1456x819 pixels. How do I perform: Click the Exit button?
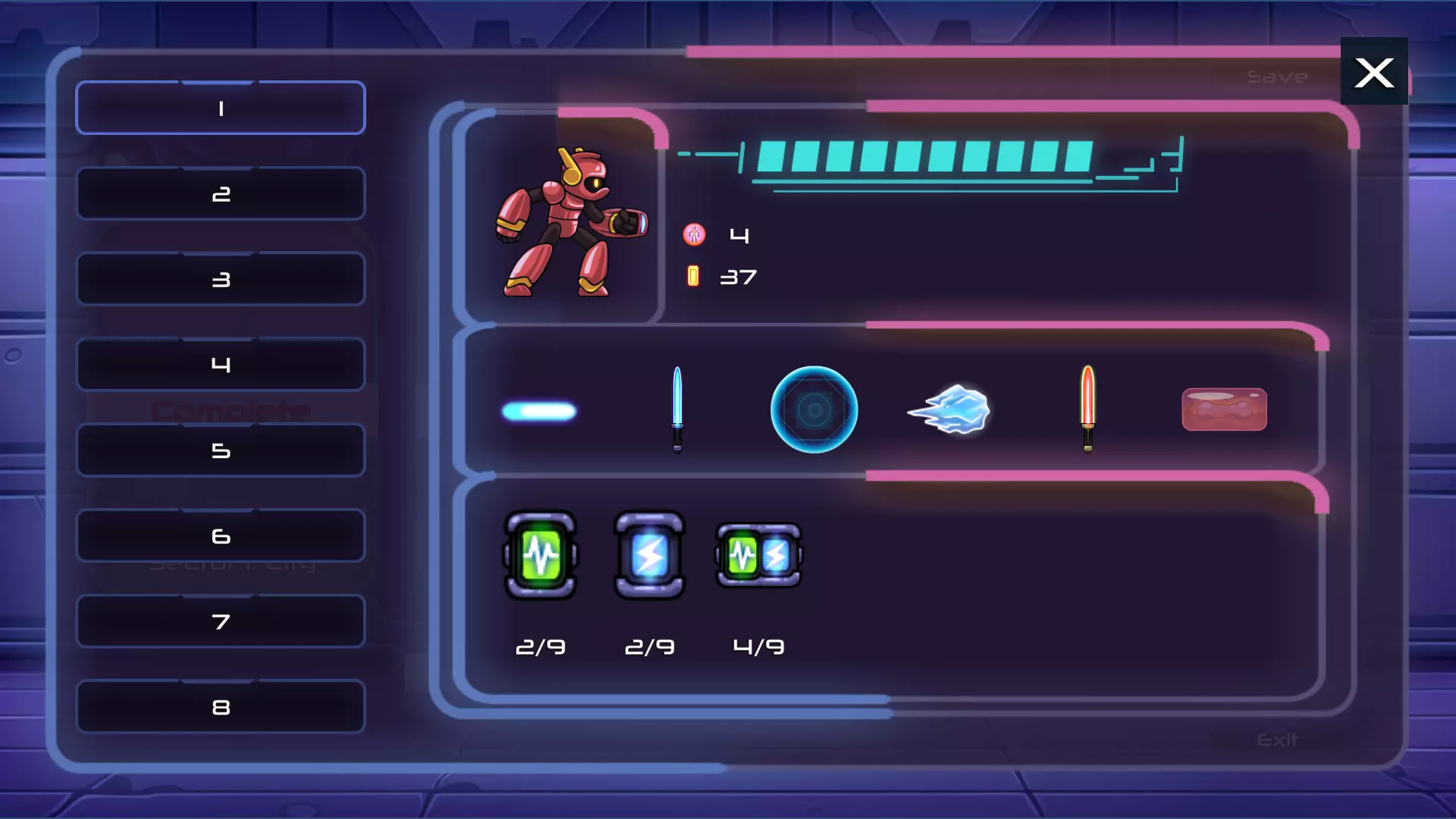[x=1277, y=739]
